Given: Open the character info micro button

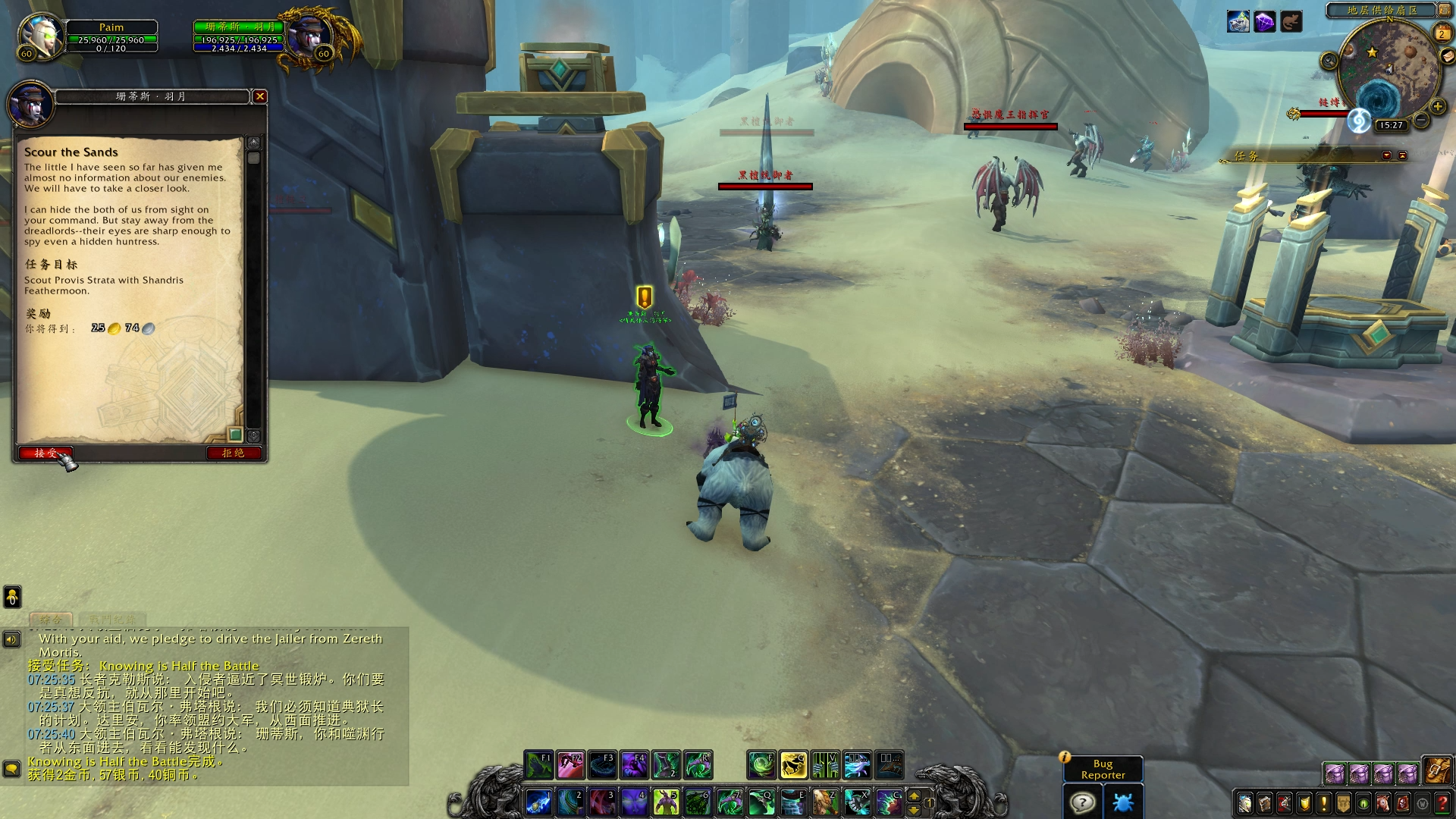Looking at the screenshot, I should pos(1244,803).
